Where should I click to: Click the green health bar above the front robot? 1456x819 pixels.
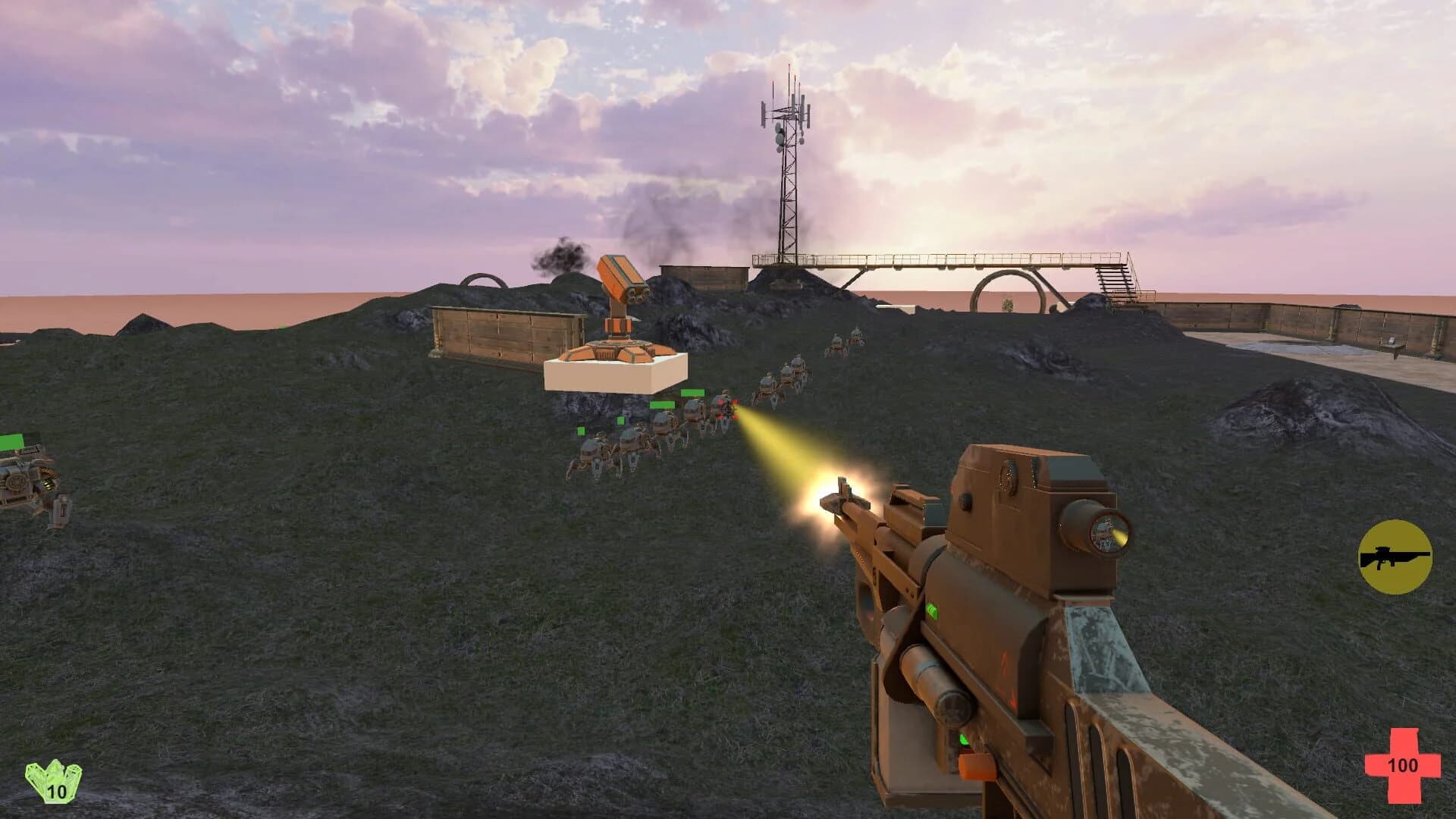692,393
